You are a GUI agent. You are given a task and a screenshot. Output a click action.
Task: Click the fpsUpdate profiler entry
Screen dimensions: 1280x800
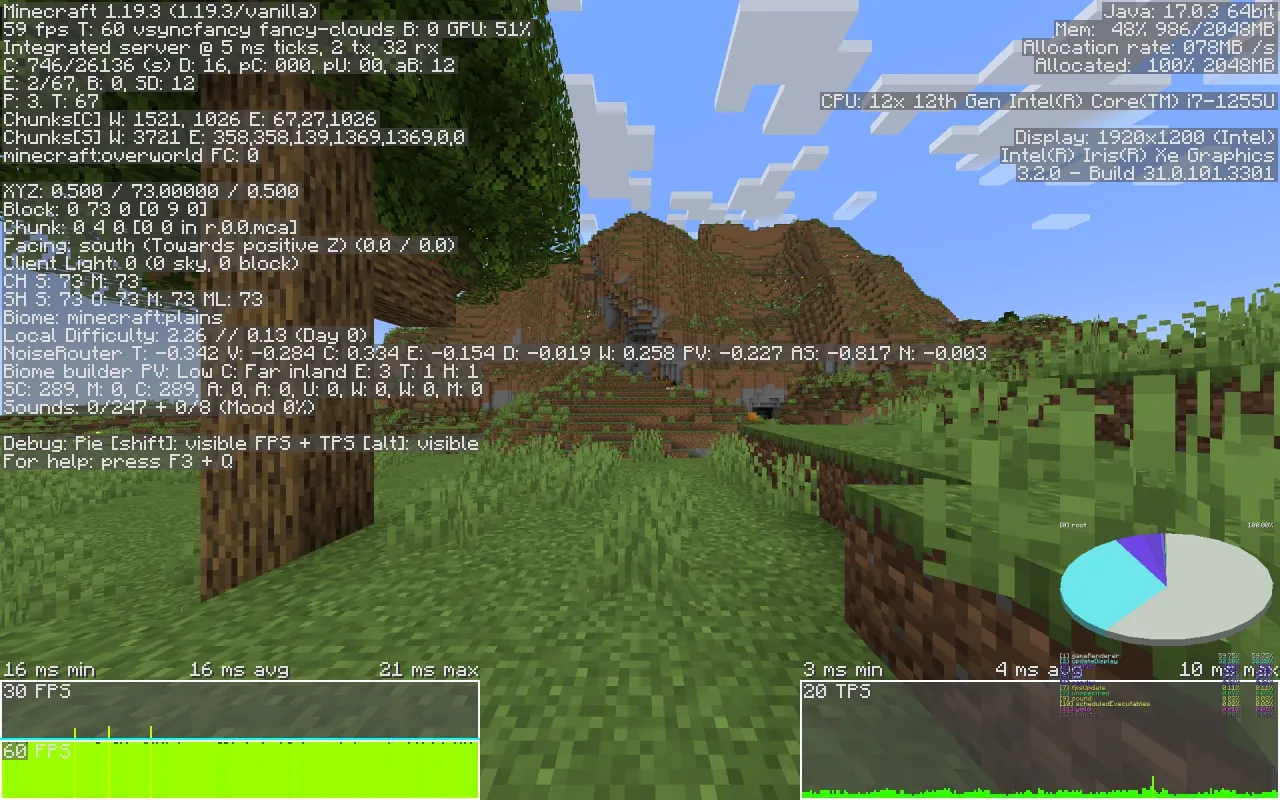pos(1085,688)
